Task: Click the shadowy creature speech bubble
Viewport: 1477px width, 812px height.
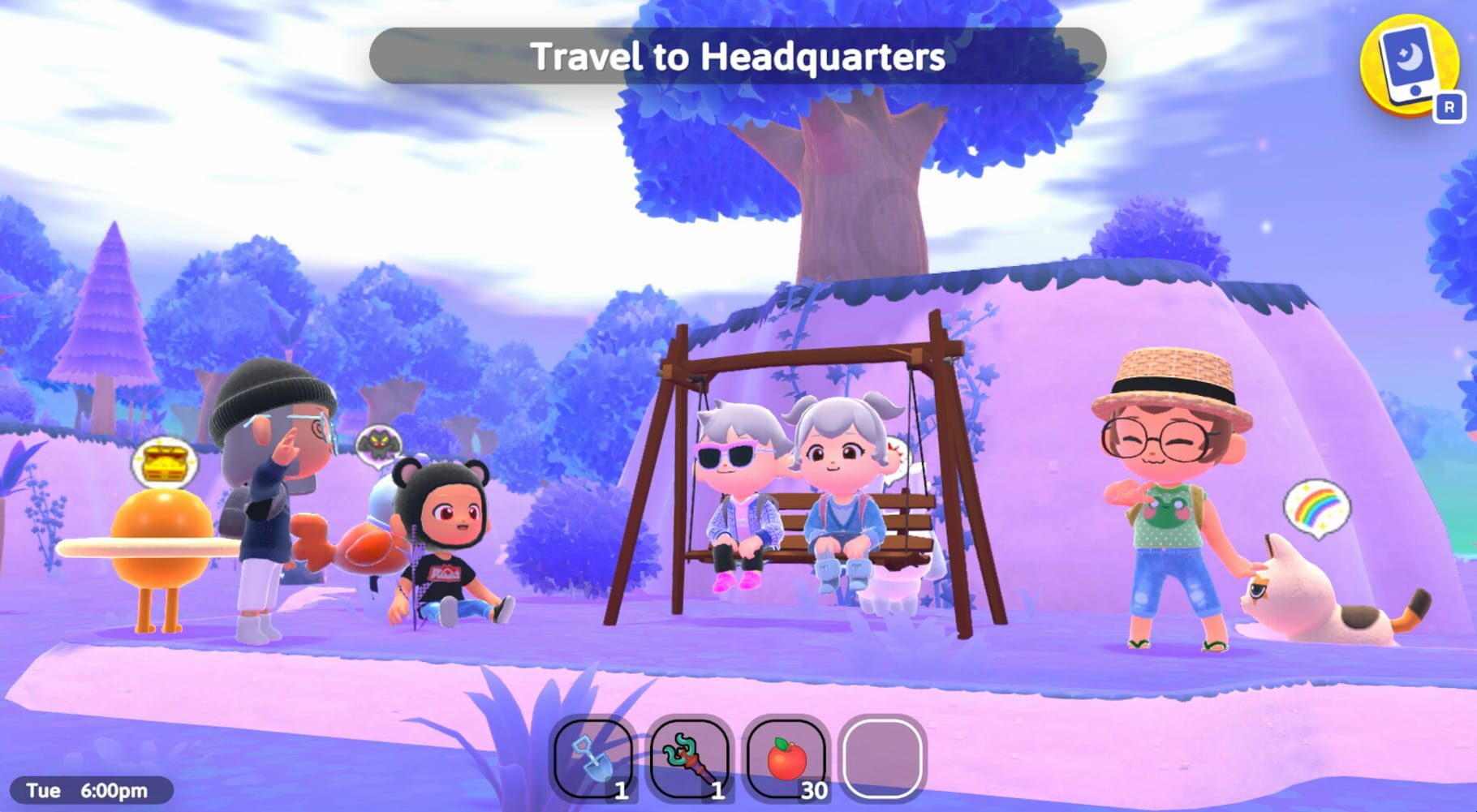Action: pyautogui.click(x=377, y=446)
